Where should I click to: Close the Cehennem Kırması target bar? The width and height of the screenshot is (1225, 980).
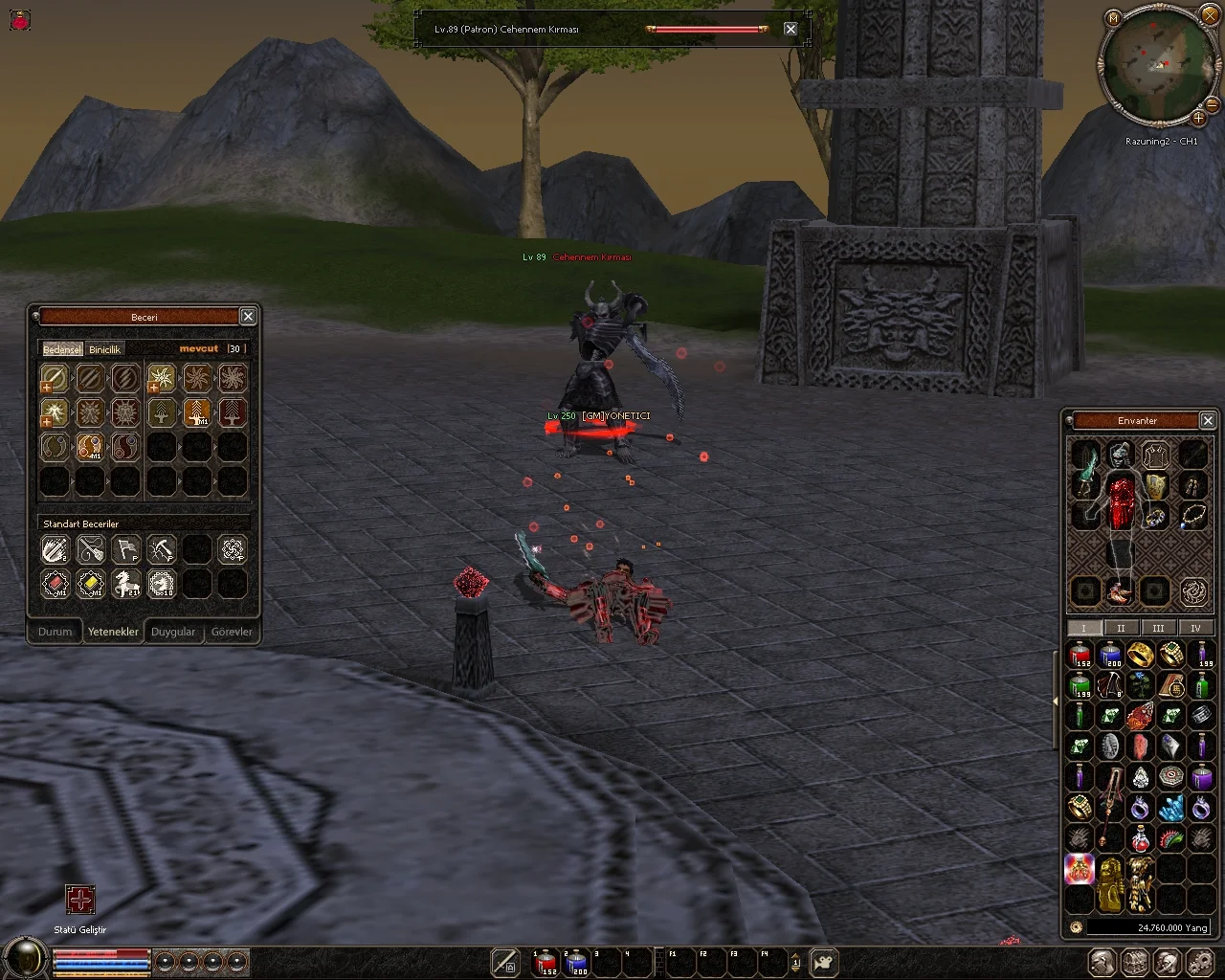pos(791,29)
